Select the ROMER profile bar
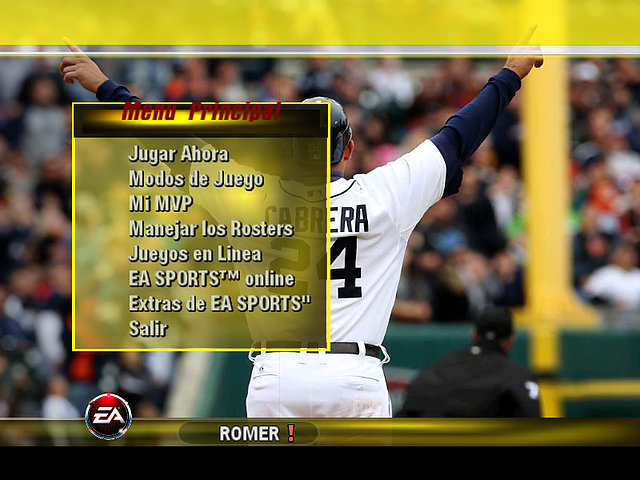The image size is (640, 480). [x=248, y=433]
